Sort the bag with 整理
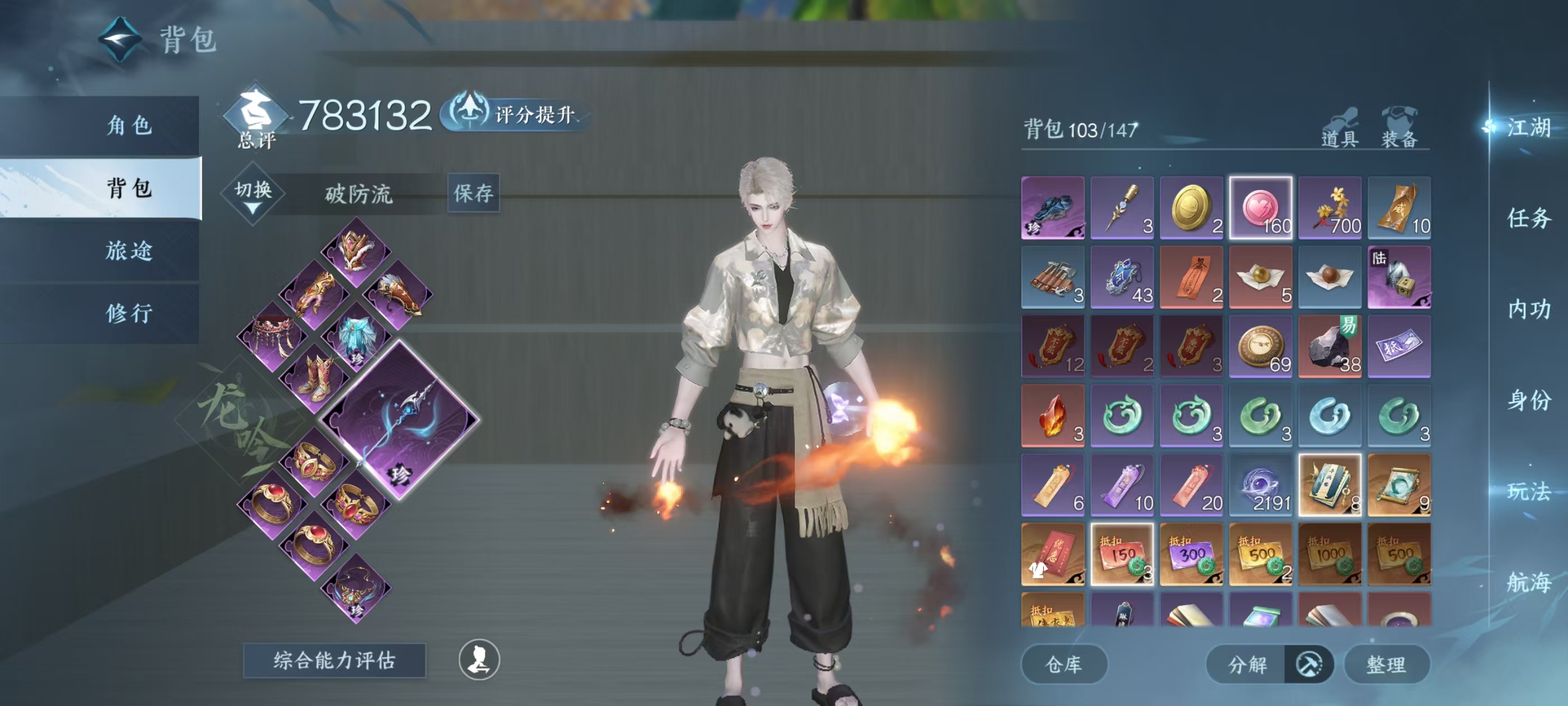 click(1386, 664)
